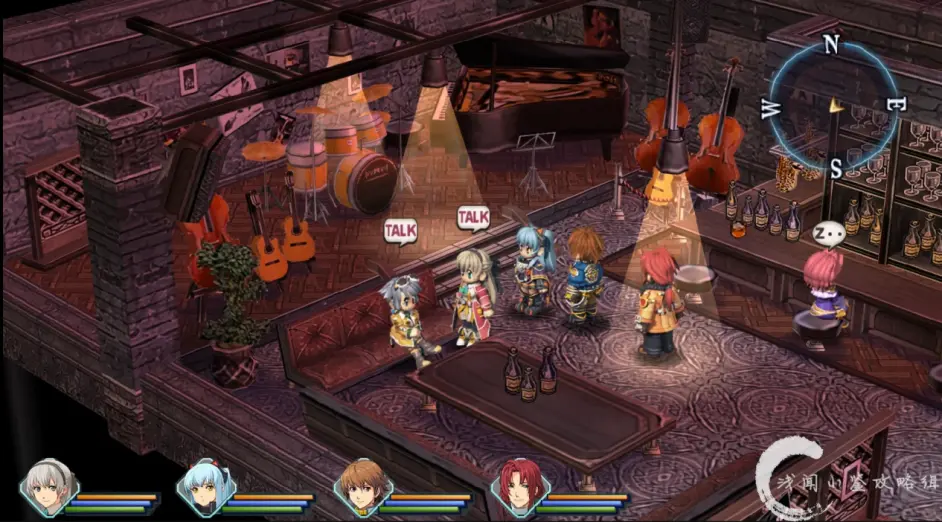Image resolution: width=942 pixels, height=522 pixels.
Task: Choose the blue-haired party member portrait
Action: pyautogui.click(x=205, y=487)
